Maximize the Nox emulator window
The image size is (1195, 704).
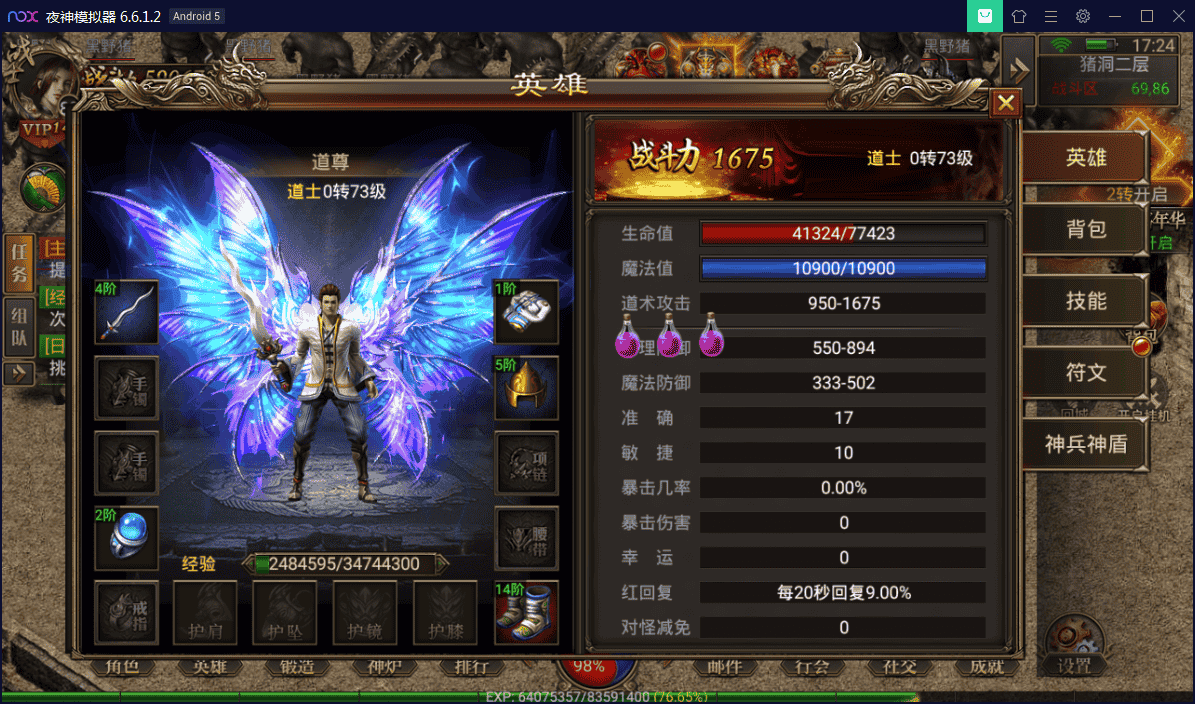pos(1147,16)
